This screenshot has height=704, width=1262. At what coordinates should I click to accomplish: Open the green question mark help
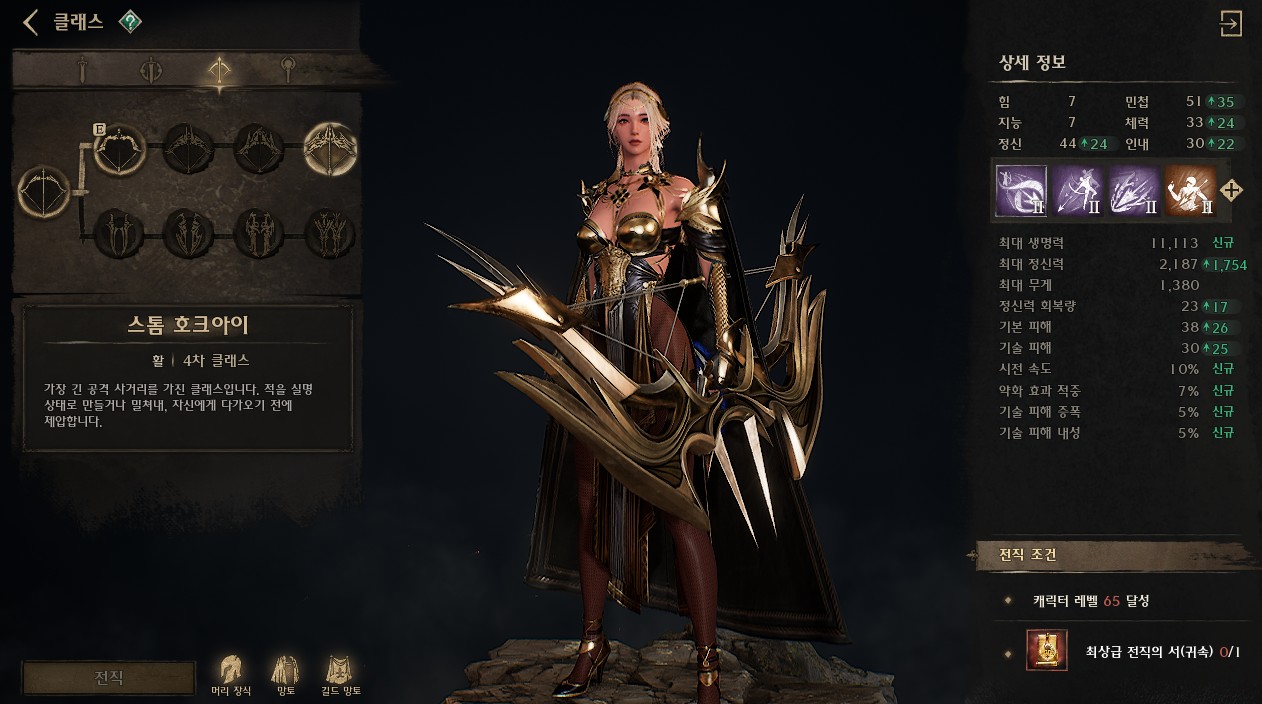pos(130,22)
